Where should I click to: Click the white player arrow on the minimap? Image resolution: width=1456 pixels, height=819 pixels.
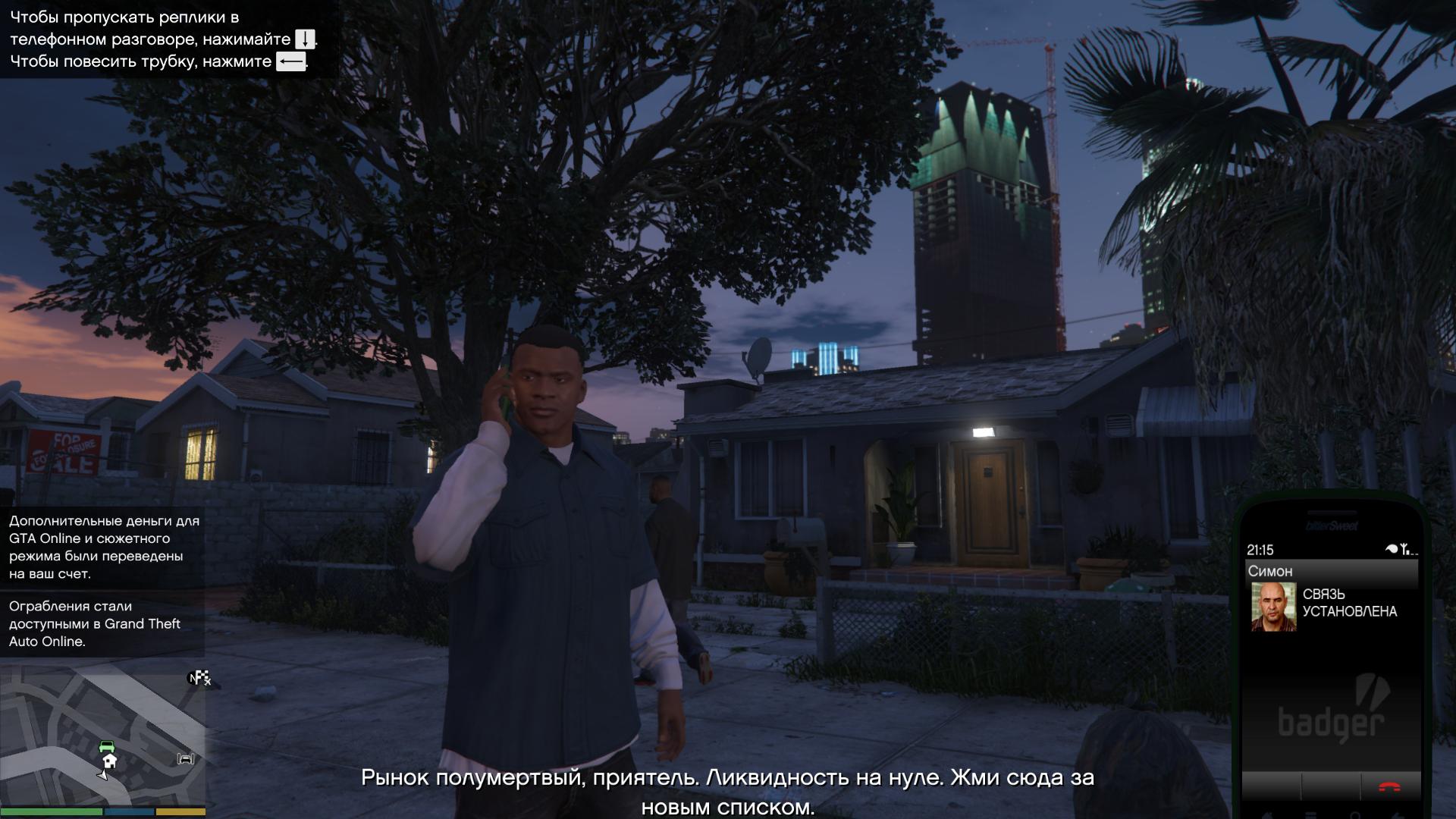[x=103, y=774]
